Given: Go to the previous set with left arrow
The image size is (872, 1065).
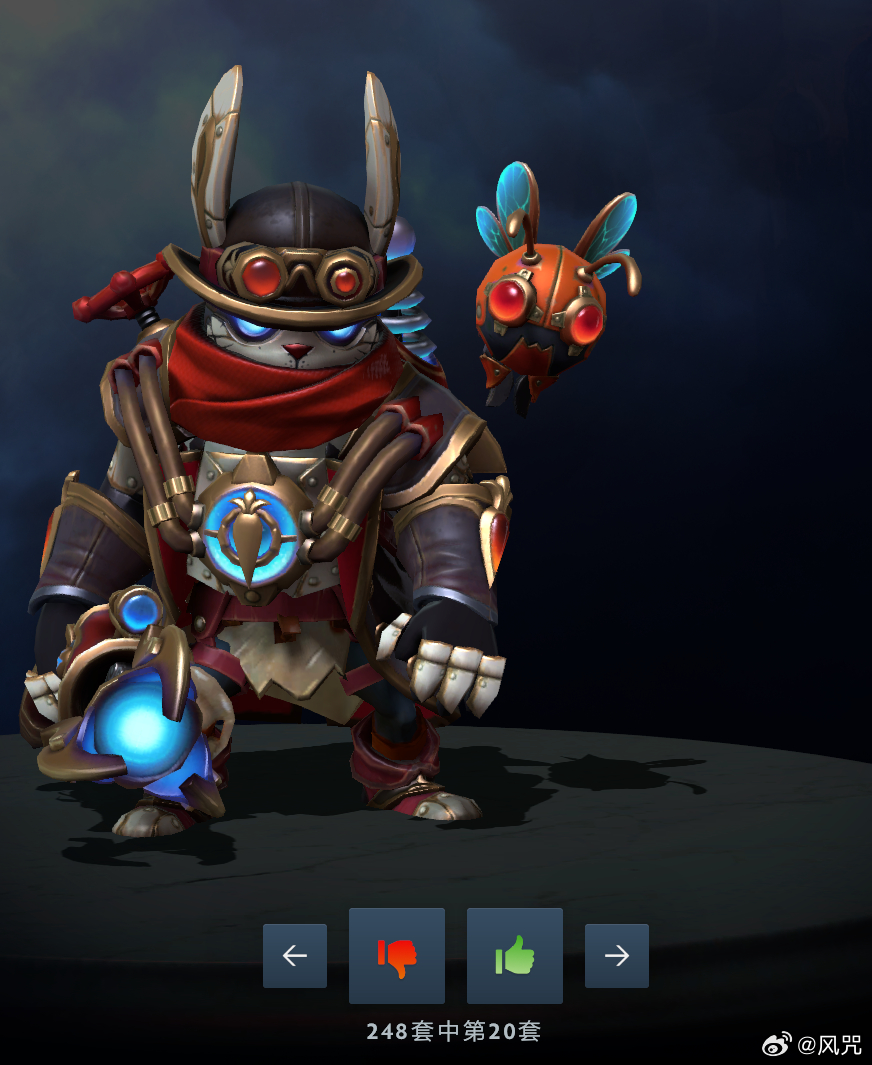Looking at the screenshot, I should click(295, 956).
